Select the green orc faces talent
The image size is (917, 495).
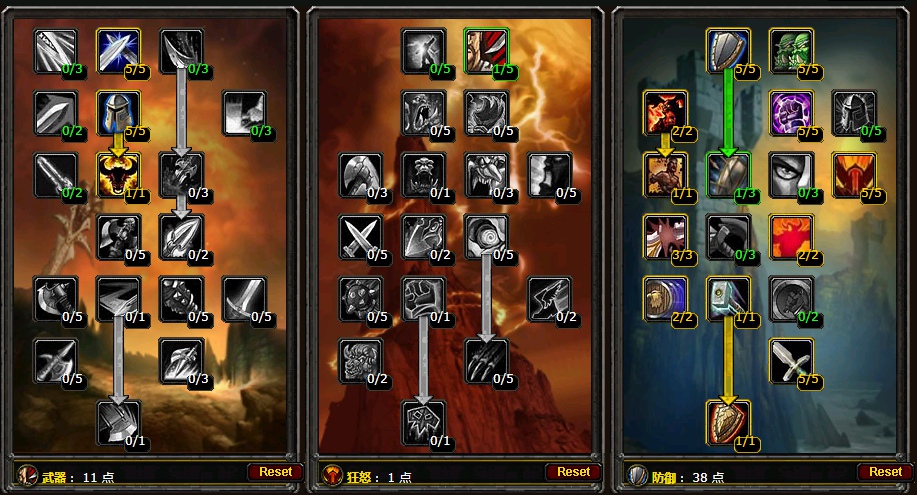pos(790,51)
